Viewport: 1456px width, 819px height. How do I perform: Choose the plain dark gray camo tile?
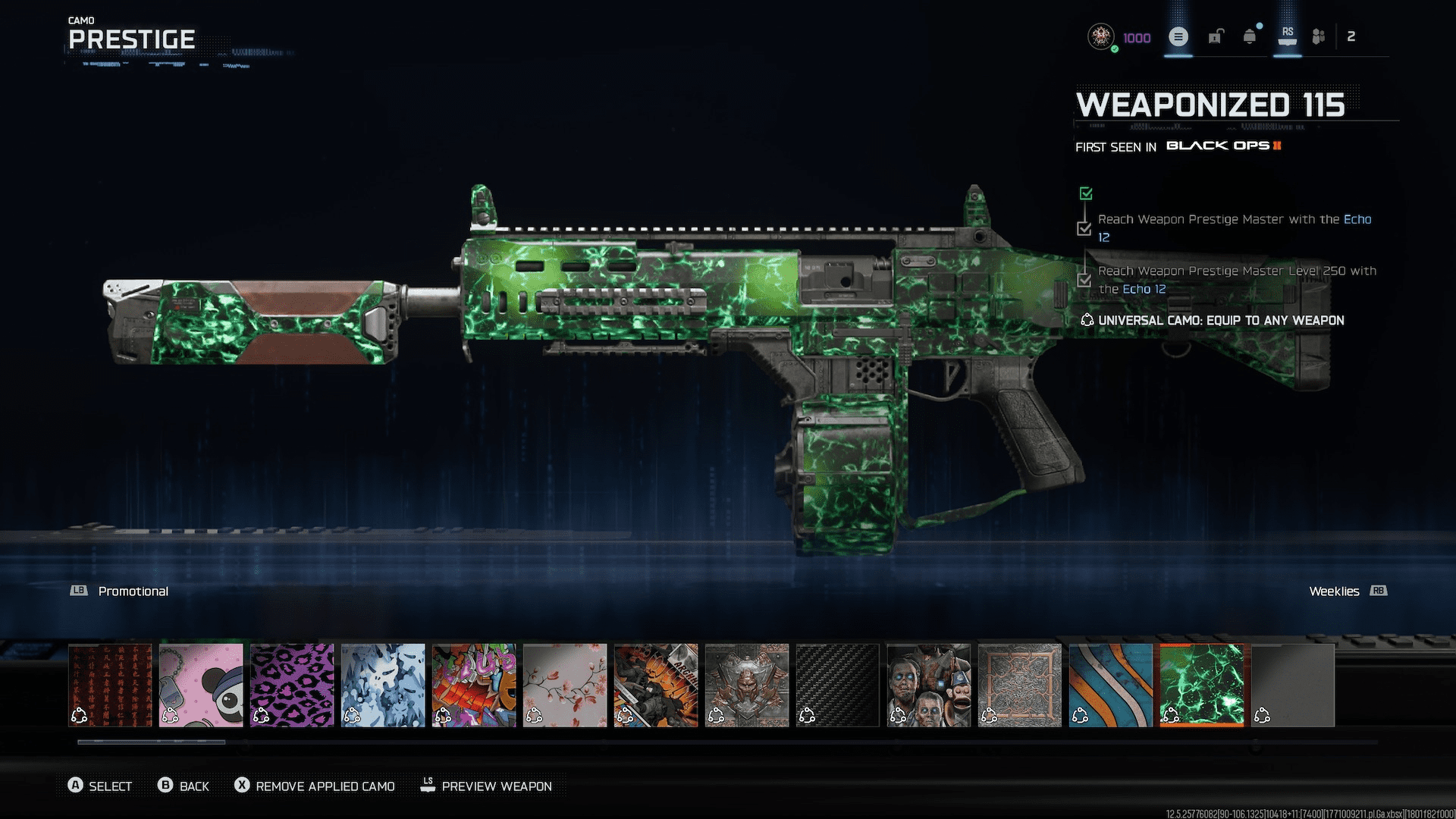pos(1293,685)
